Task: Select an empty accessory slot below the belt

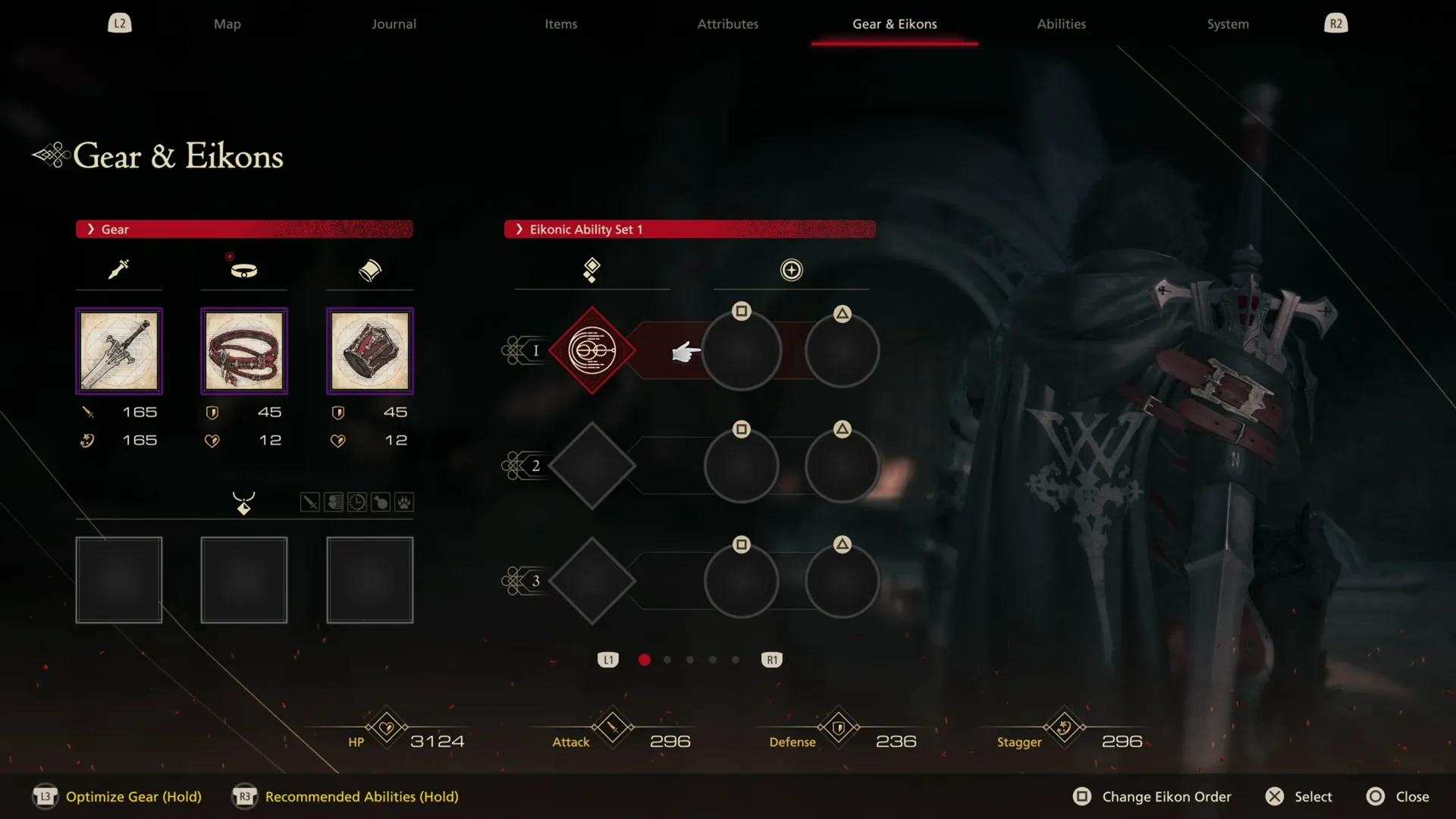Action: click(x=243, y=579)
